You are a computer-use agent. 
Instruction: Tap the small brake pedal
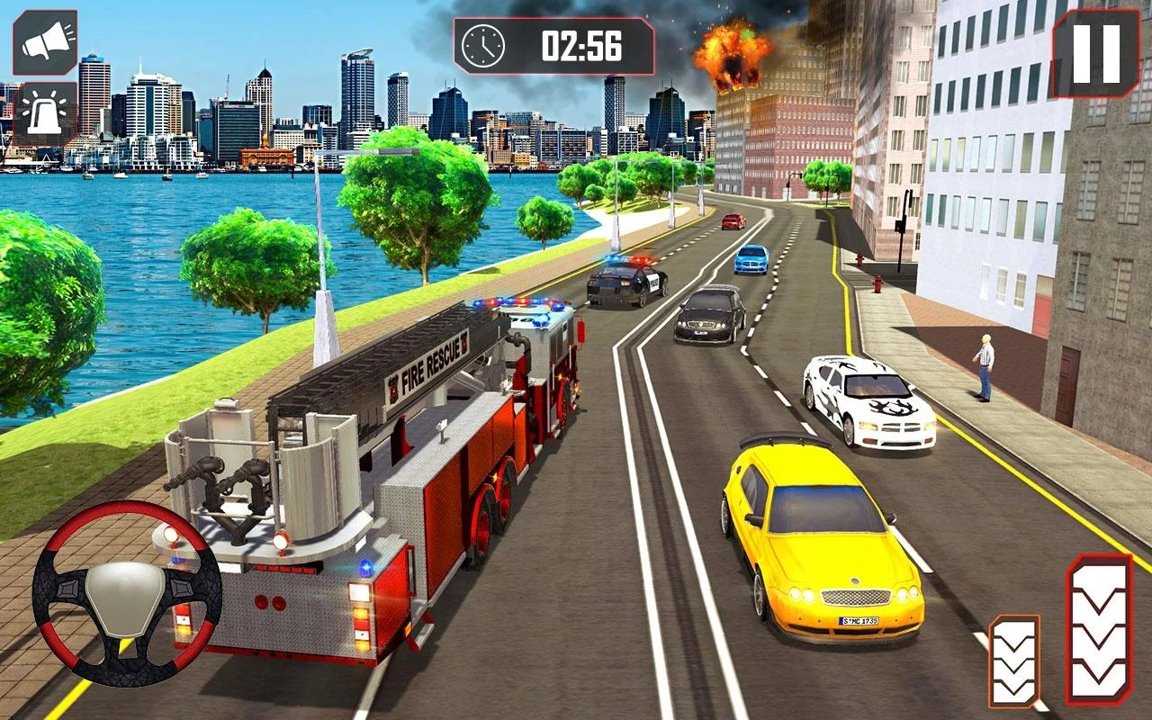1014,661
